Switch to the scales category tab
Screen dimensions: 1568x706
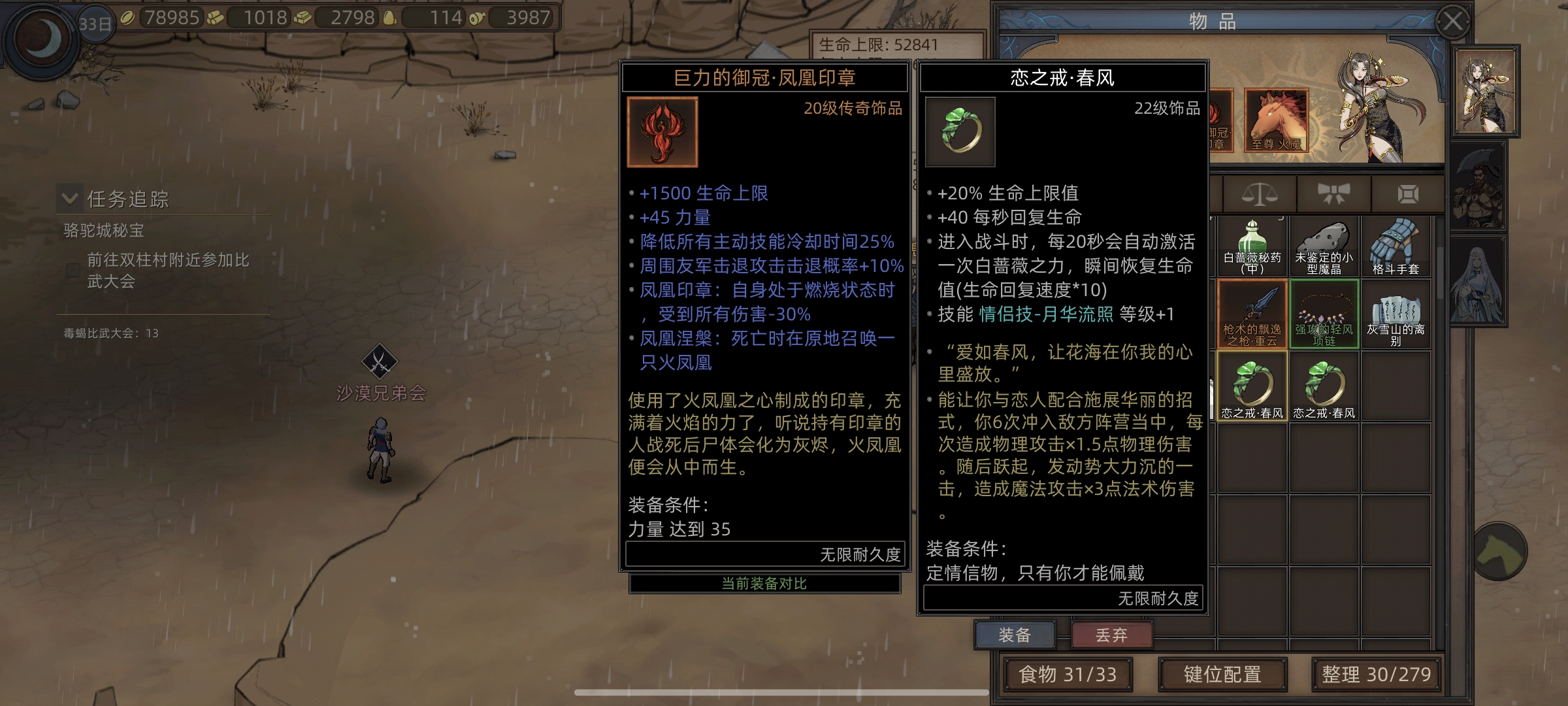click(x=1259, y=194)
